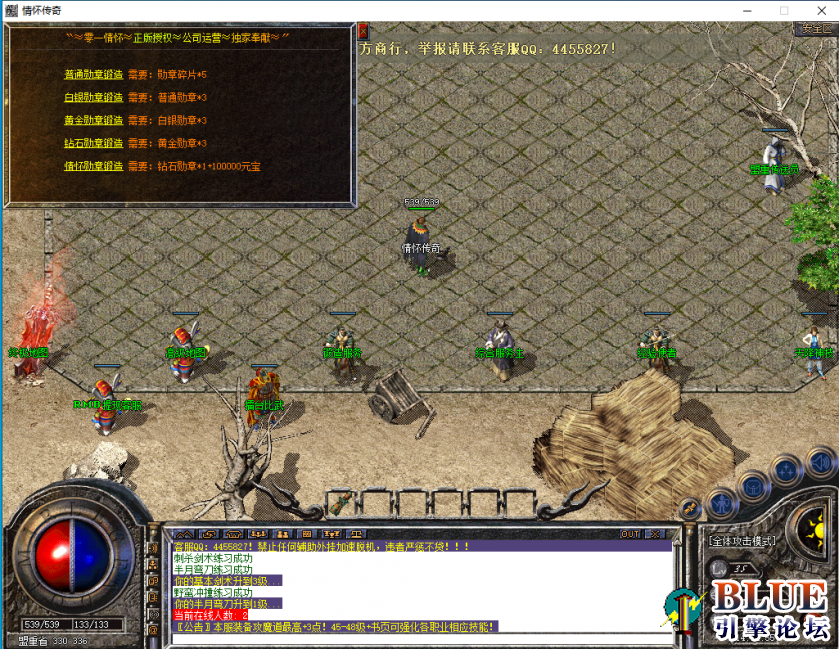839x649 pixels.
Task: Minimize the game window
Action: click(748, 10)
